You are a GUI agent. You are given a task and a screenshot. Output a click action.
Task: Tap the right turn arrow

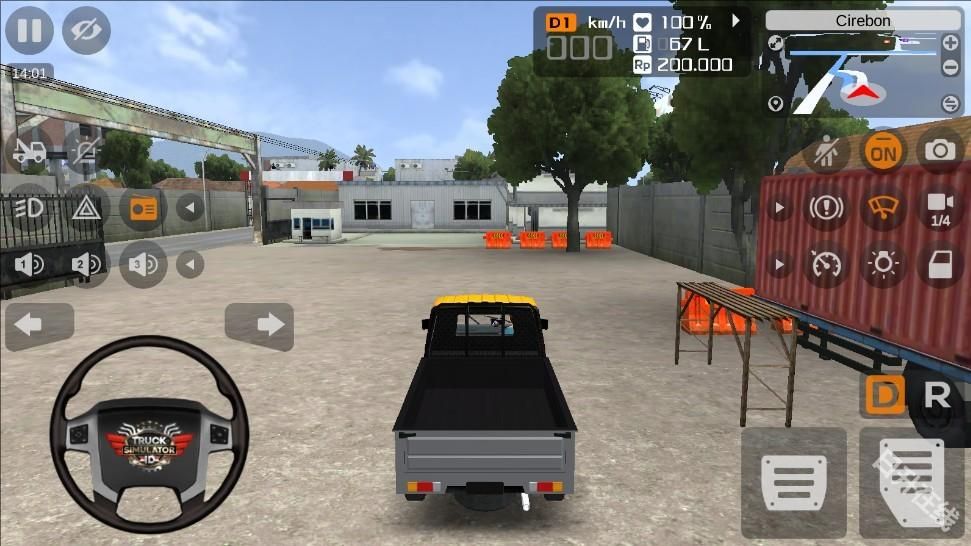point(259,326)
